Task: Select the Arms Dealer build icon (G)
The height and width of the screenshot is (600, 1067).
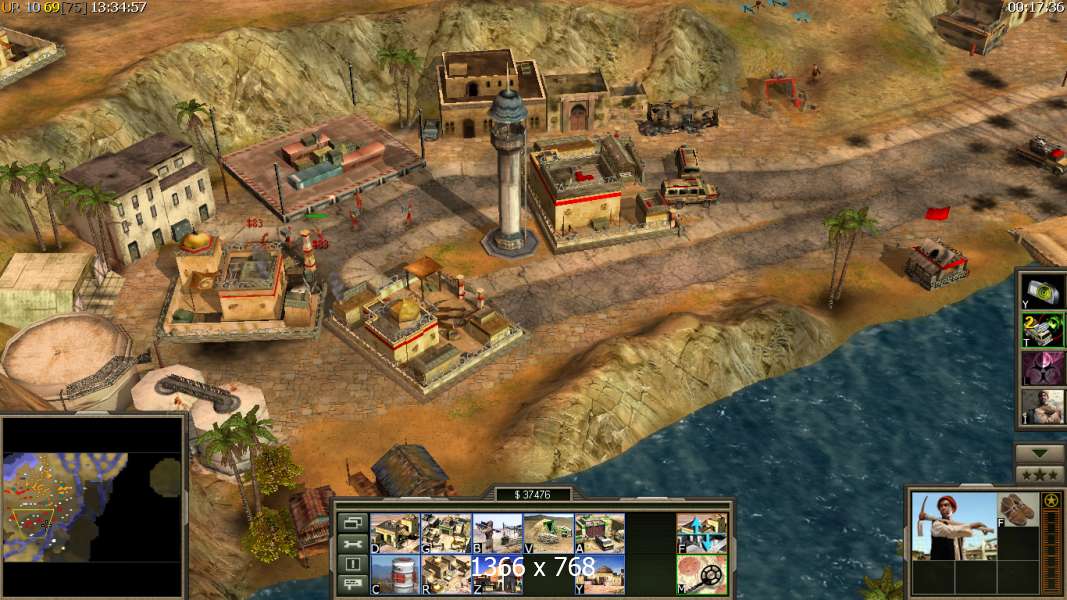Action: point(446,533)
